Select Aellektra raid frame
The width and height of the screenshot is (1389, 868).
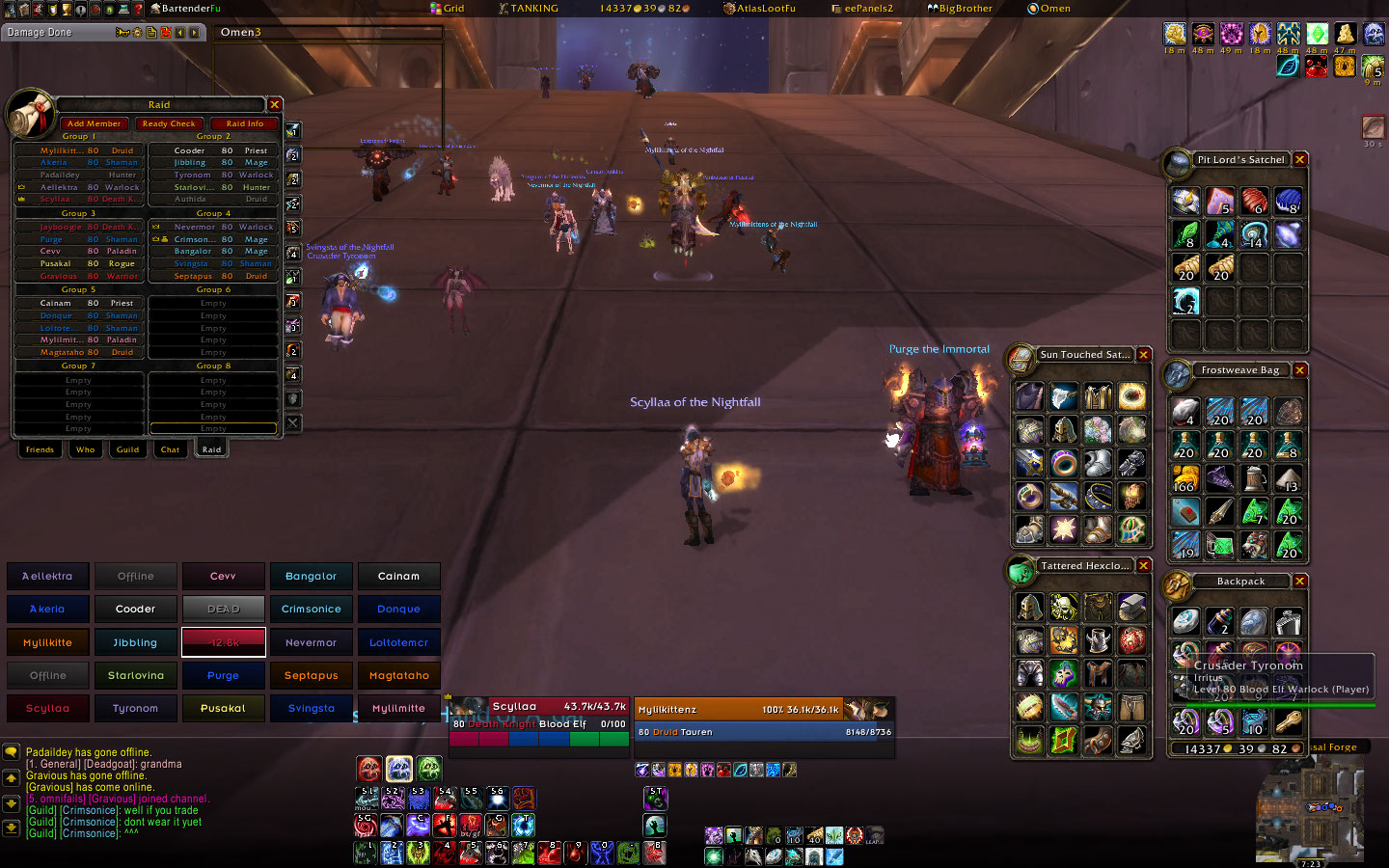coord(47,576)
